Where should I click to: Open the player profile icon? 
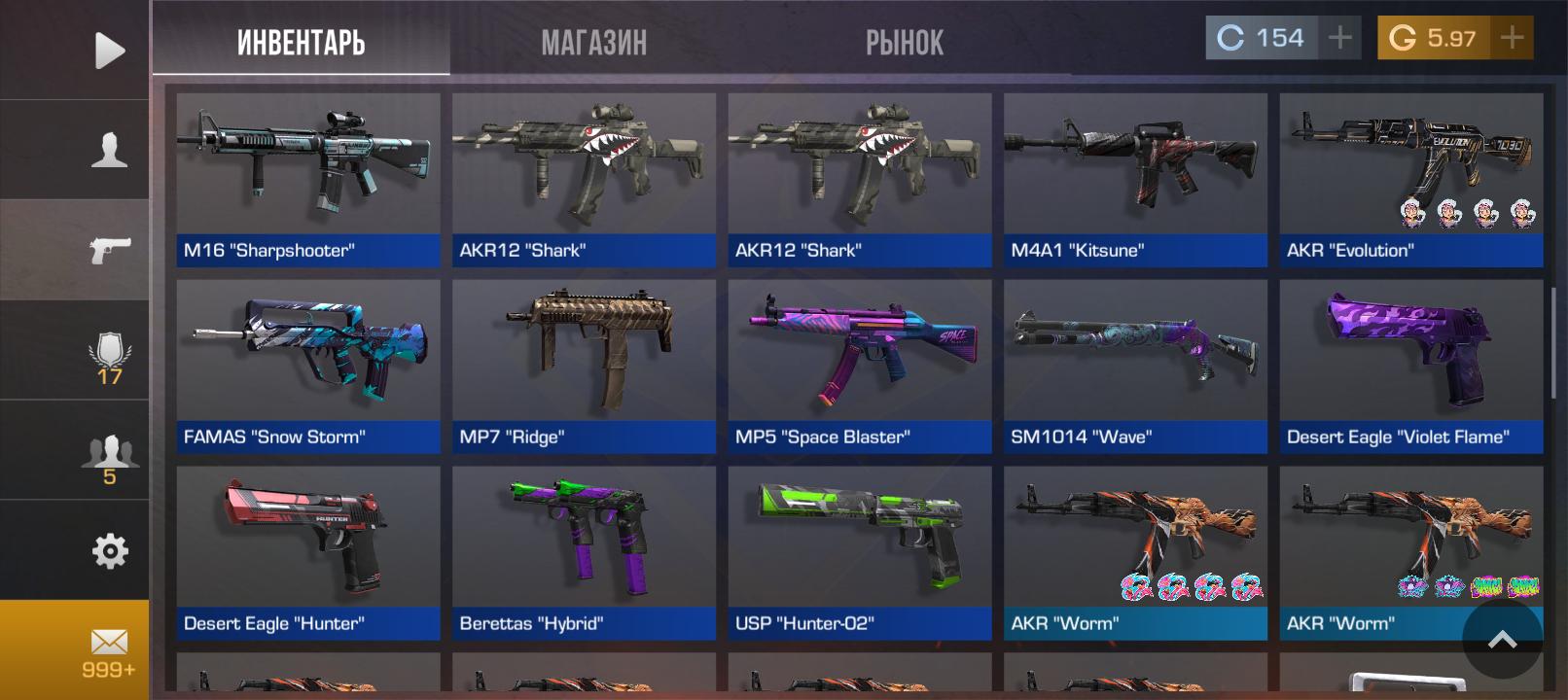(x=109, y=151)
